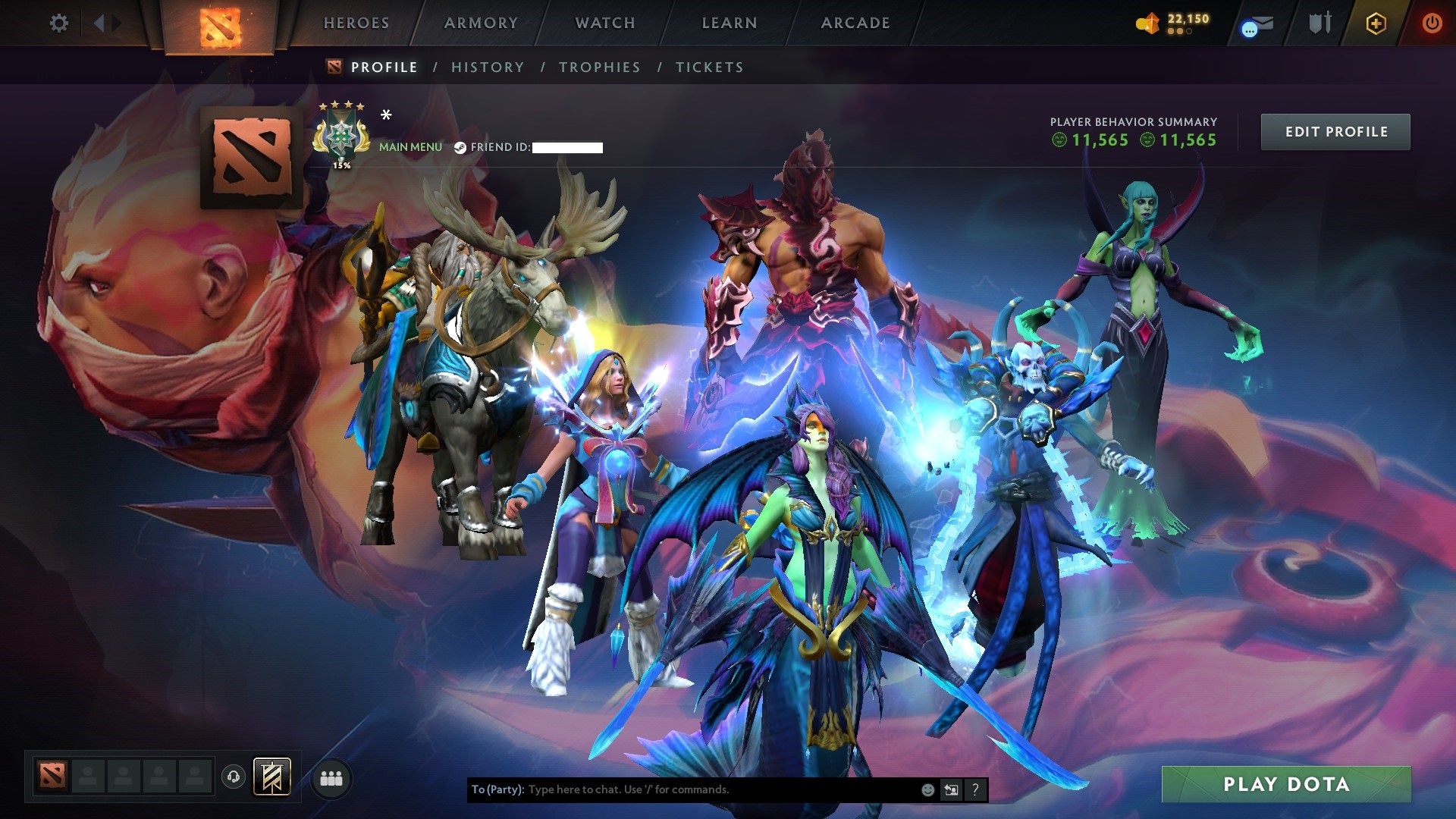The height and width of the screenshot is (819, 1456).
Task: Open the emoticon smiley in the chat bar
Action: (927, 789)
